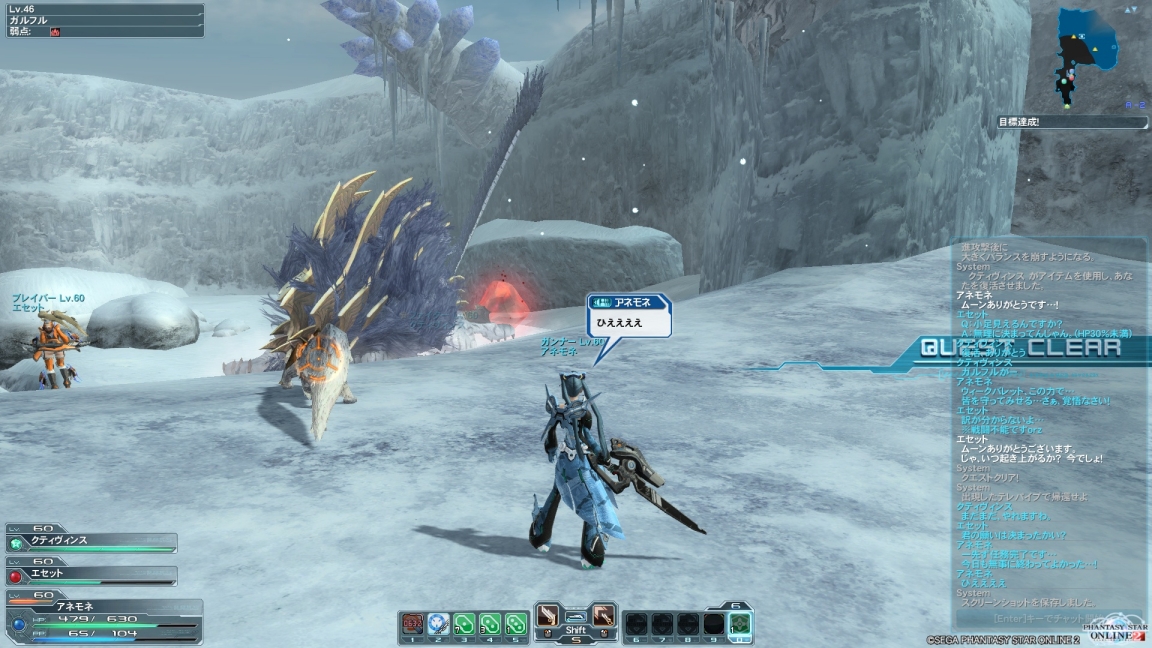Use the green recovery item with count 7
Image resolution: width=1152 pixels, height=648 pixels.
click(464, 622)
